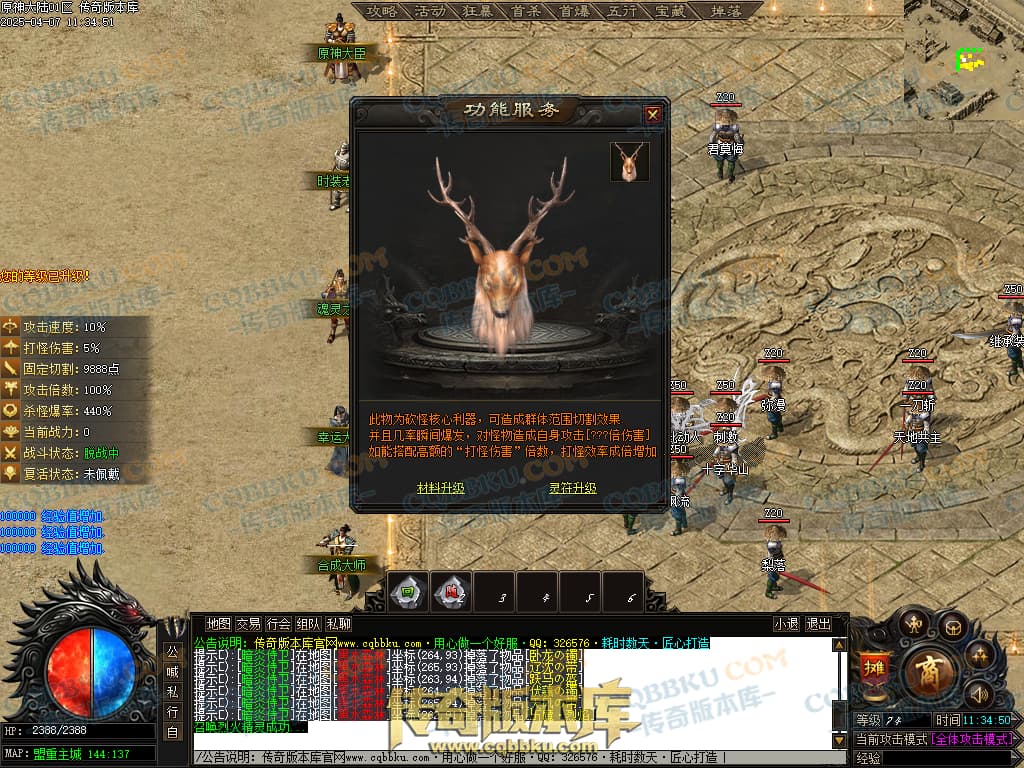The height and width of the screenshot is (768, 1024).
Task: Open the 活动 events tab
Action: (x=429, y=11)
